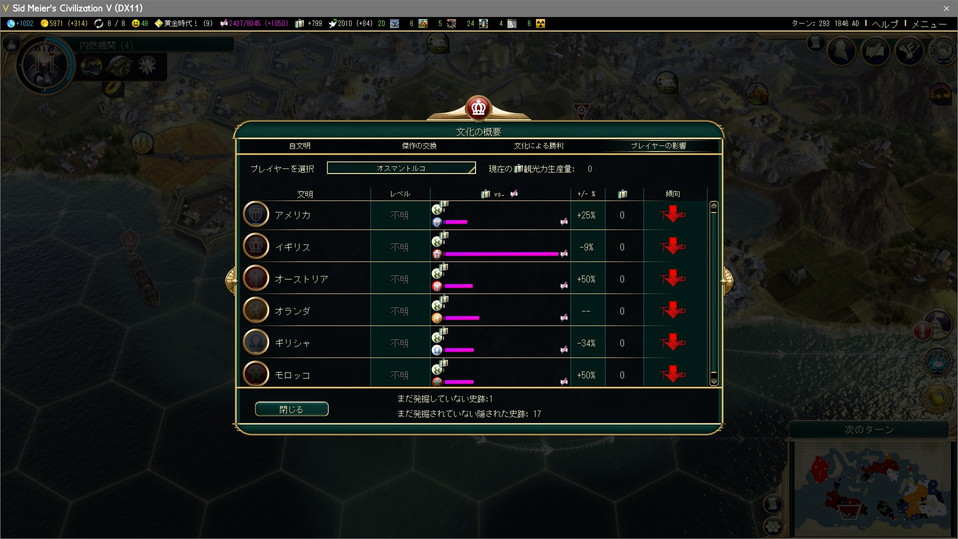Sort the list by the 文明 column header
Screen dimensions: 958x539
pos(305,193)
